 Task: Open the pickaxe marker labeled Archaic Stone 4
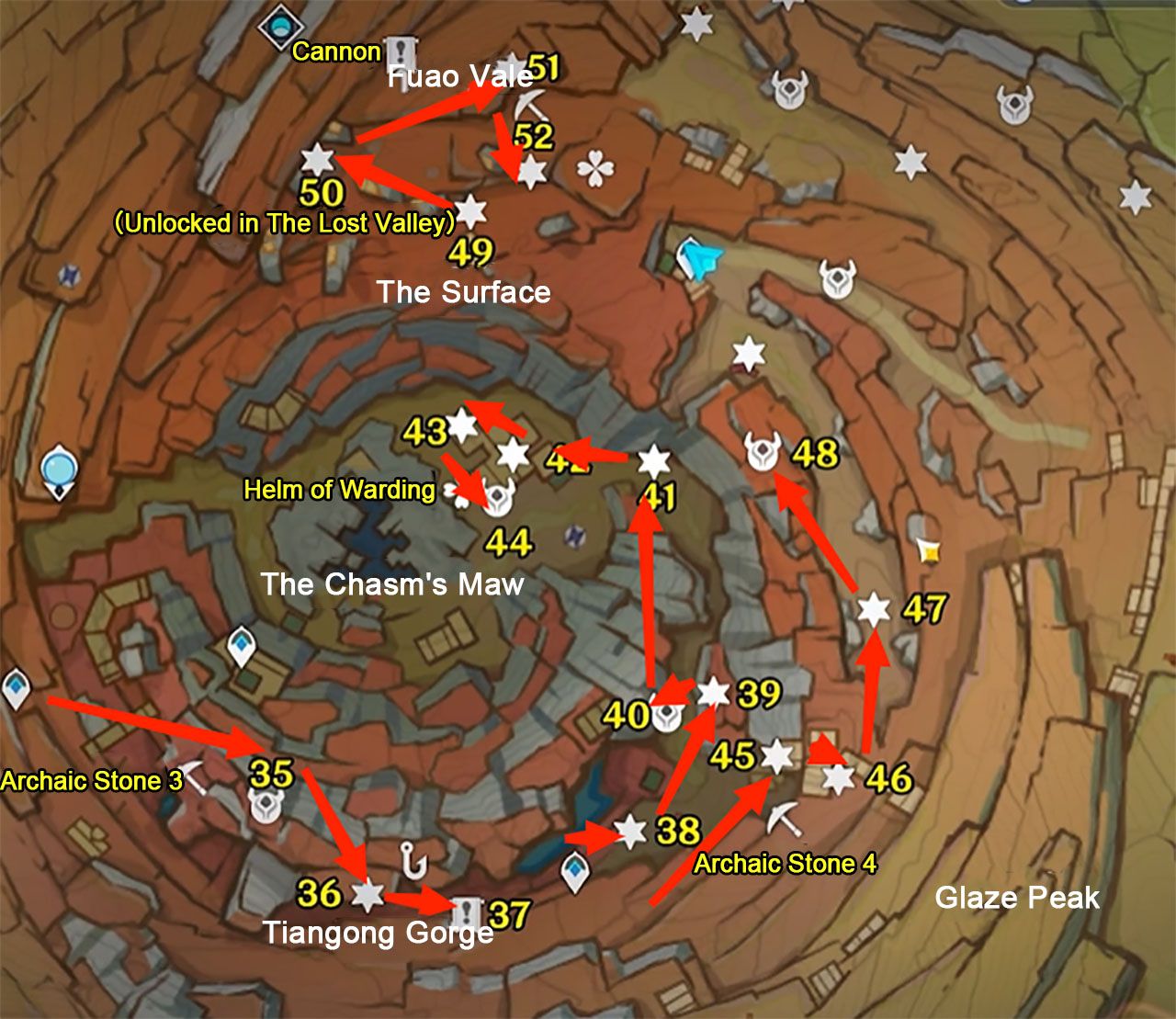click(x=786, y=818)
